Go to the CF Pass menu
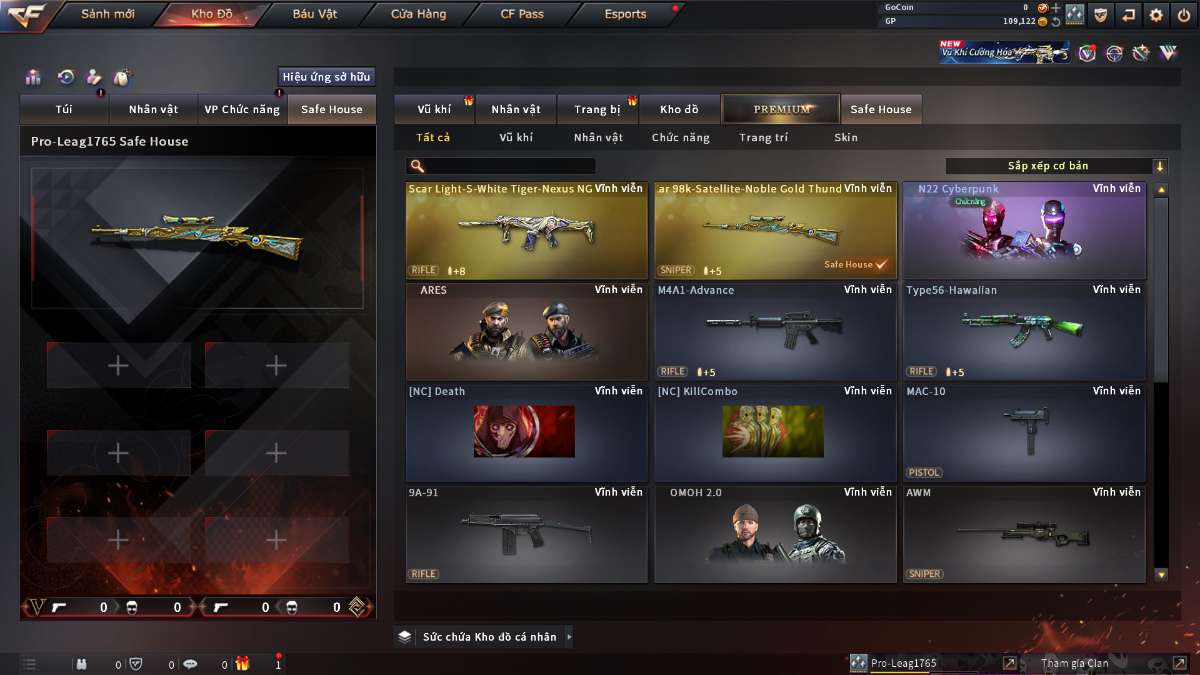 522,14
